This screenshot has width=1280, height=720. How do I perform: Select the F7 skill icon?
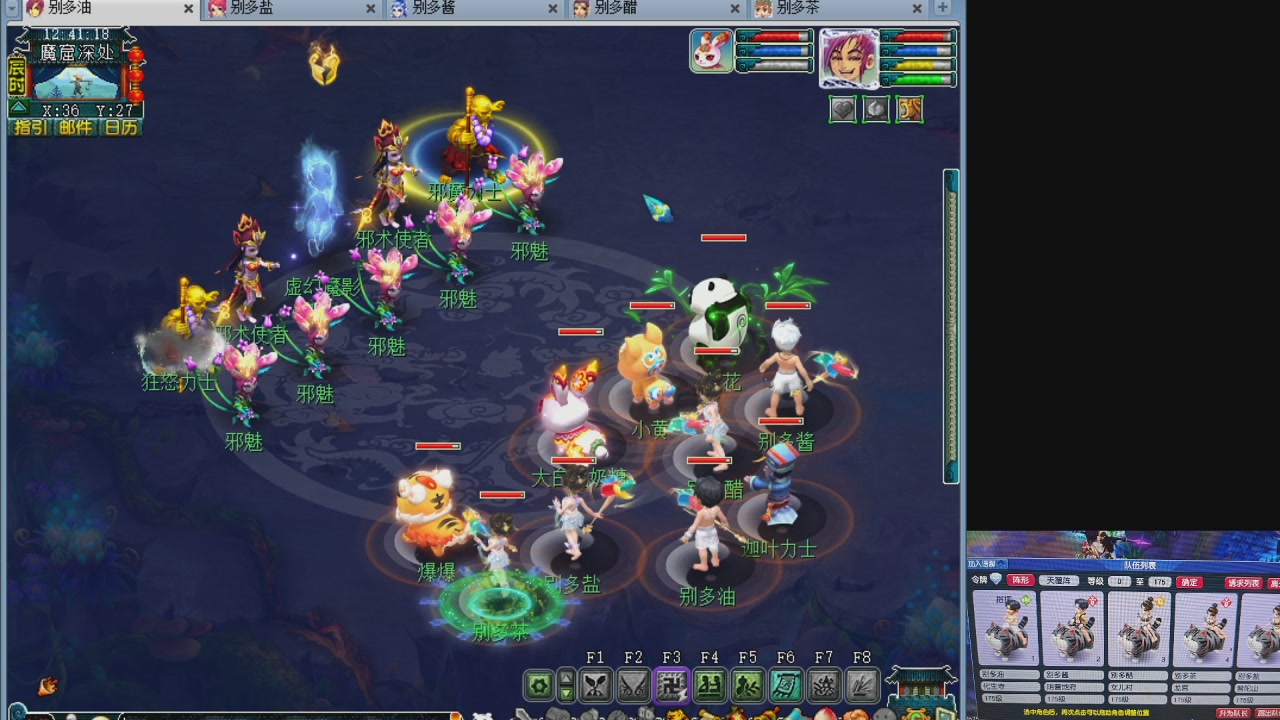click(x=824, y=685)
